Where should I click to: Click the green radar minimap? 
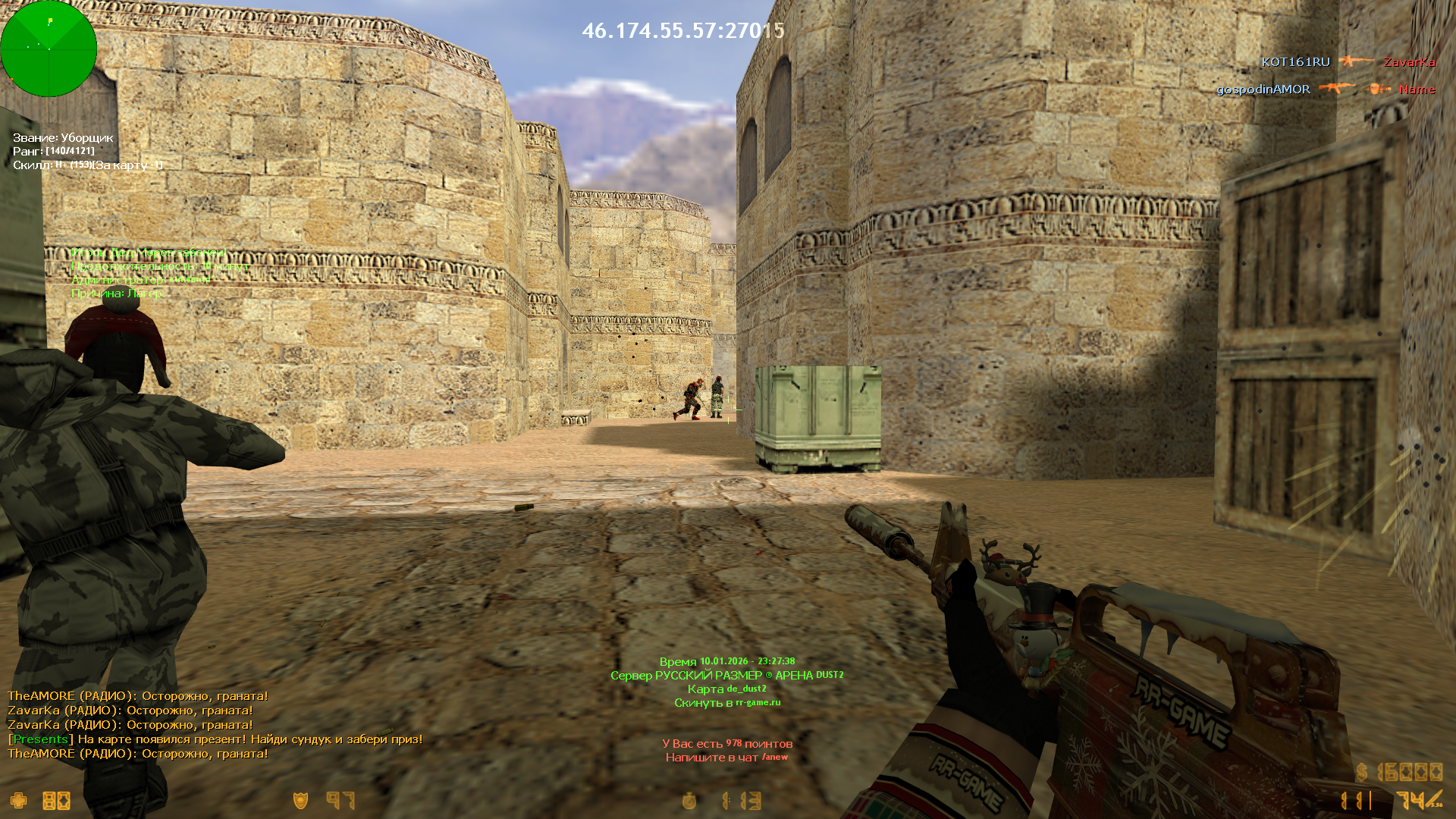coord(49,49)
